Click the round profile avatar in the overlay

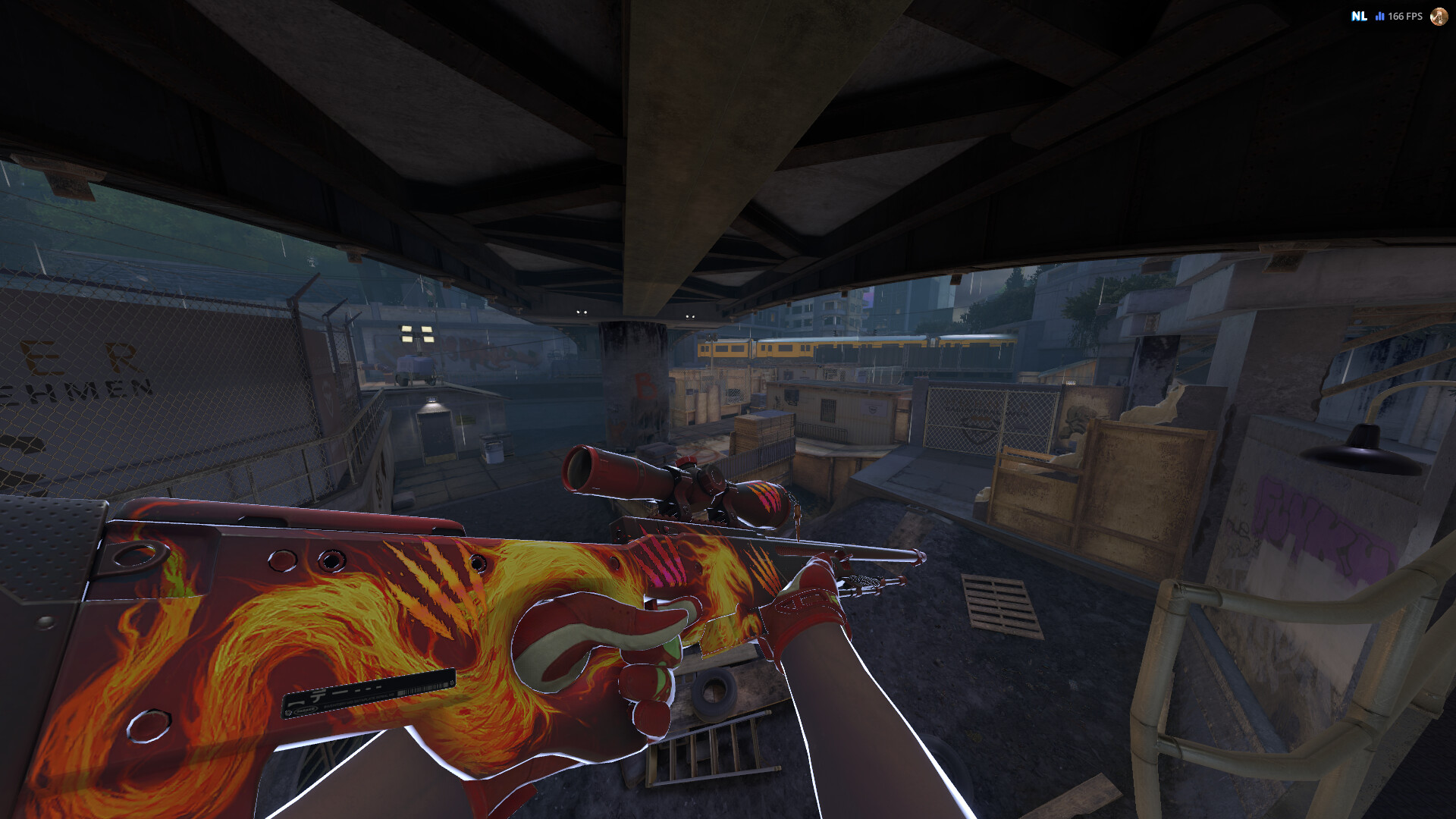[1439, 16]
